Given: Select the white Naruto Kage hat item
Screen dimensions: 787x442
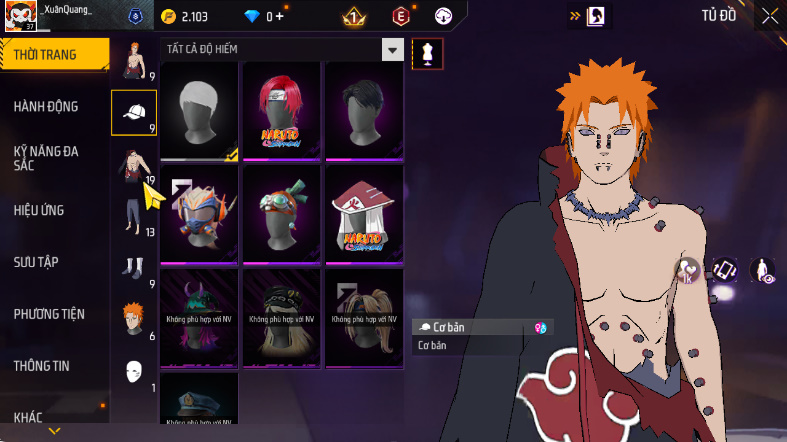Looking at the screenshot, I should coord(363,214).
